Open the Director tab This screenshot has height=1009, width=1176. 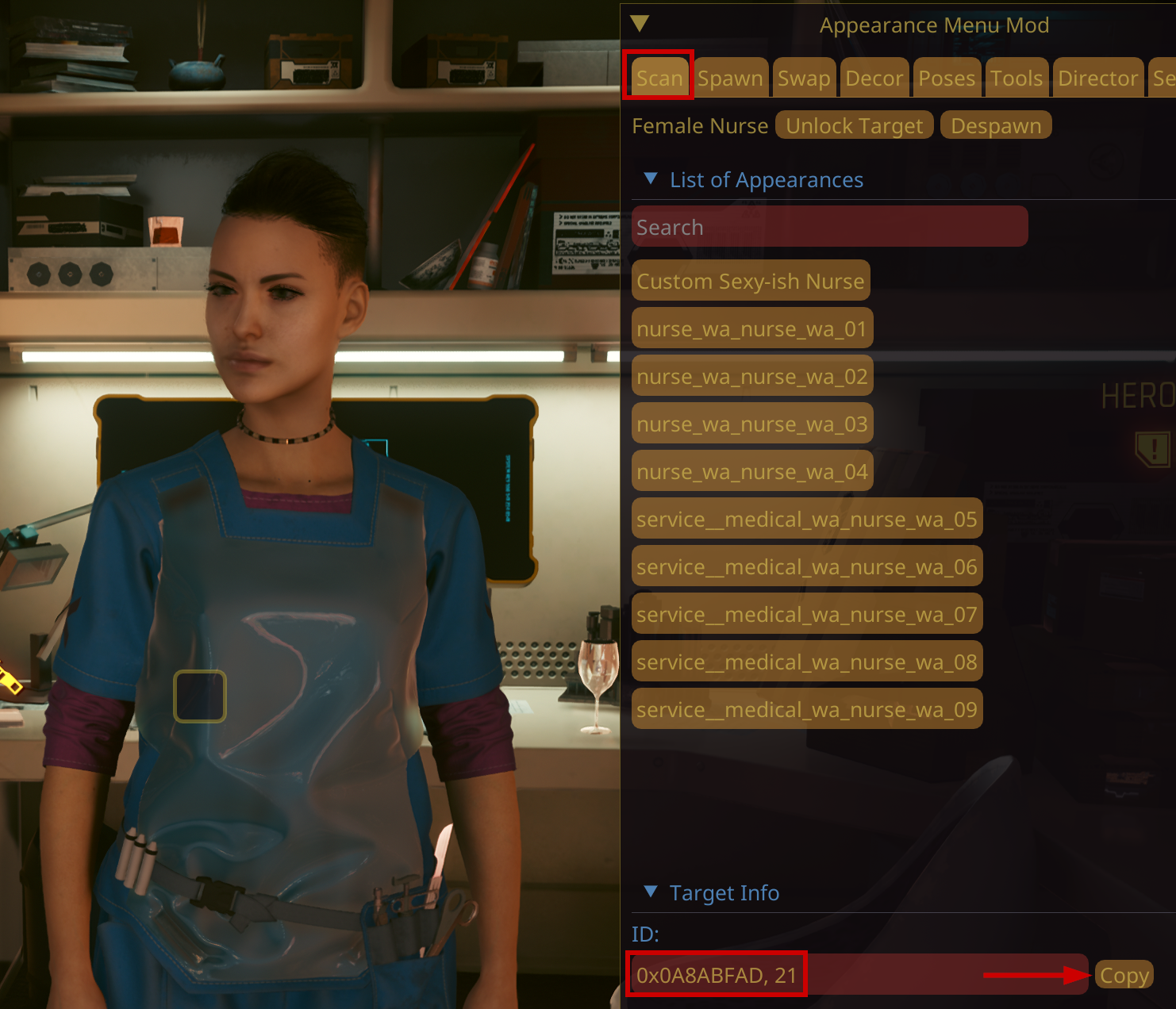coord(1097,78)
